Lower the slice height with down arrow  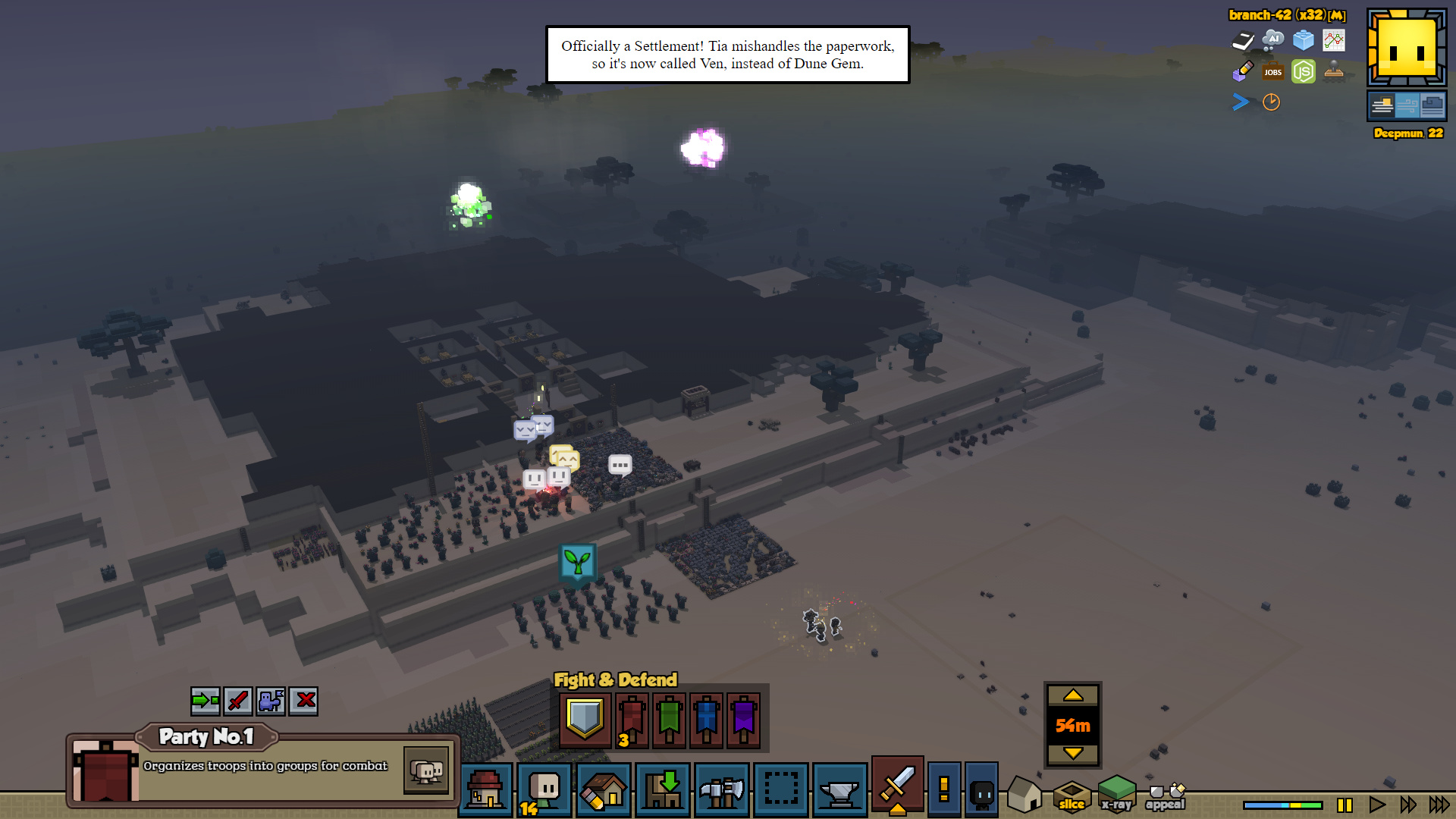1072,753
